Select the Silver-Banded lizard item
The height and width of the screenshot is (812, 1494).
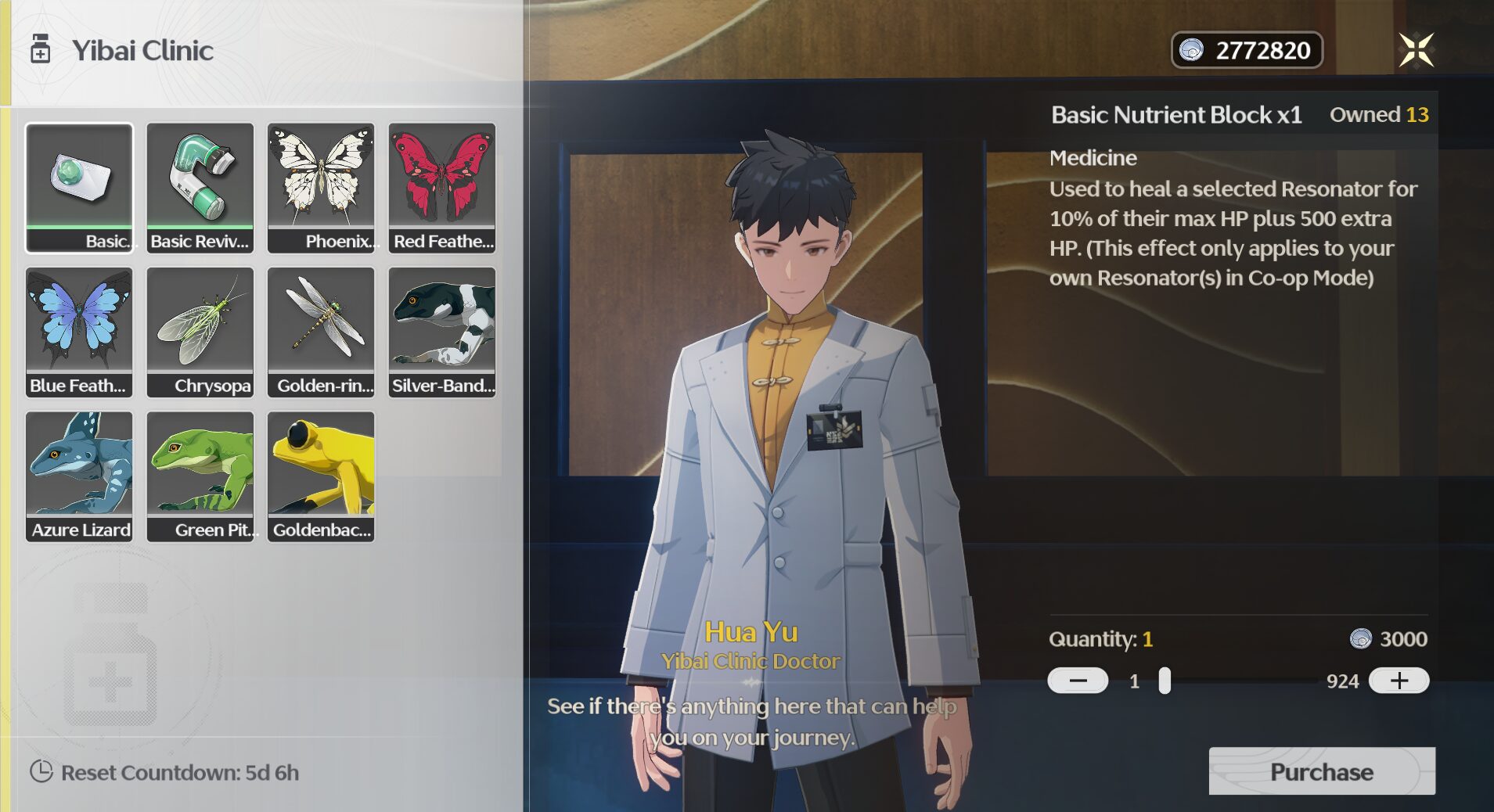coord(442,332)
